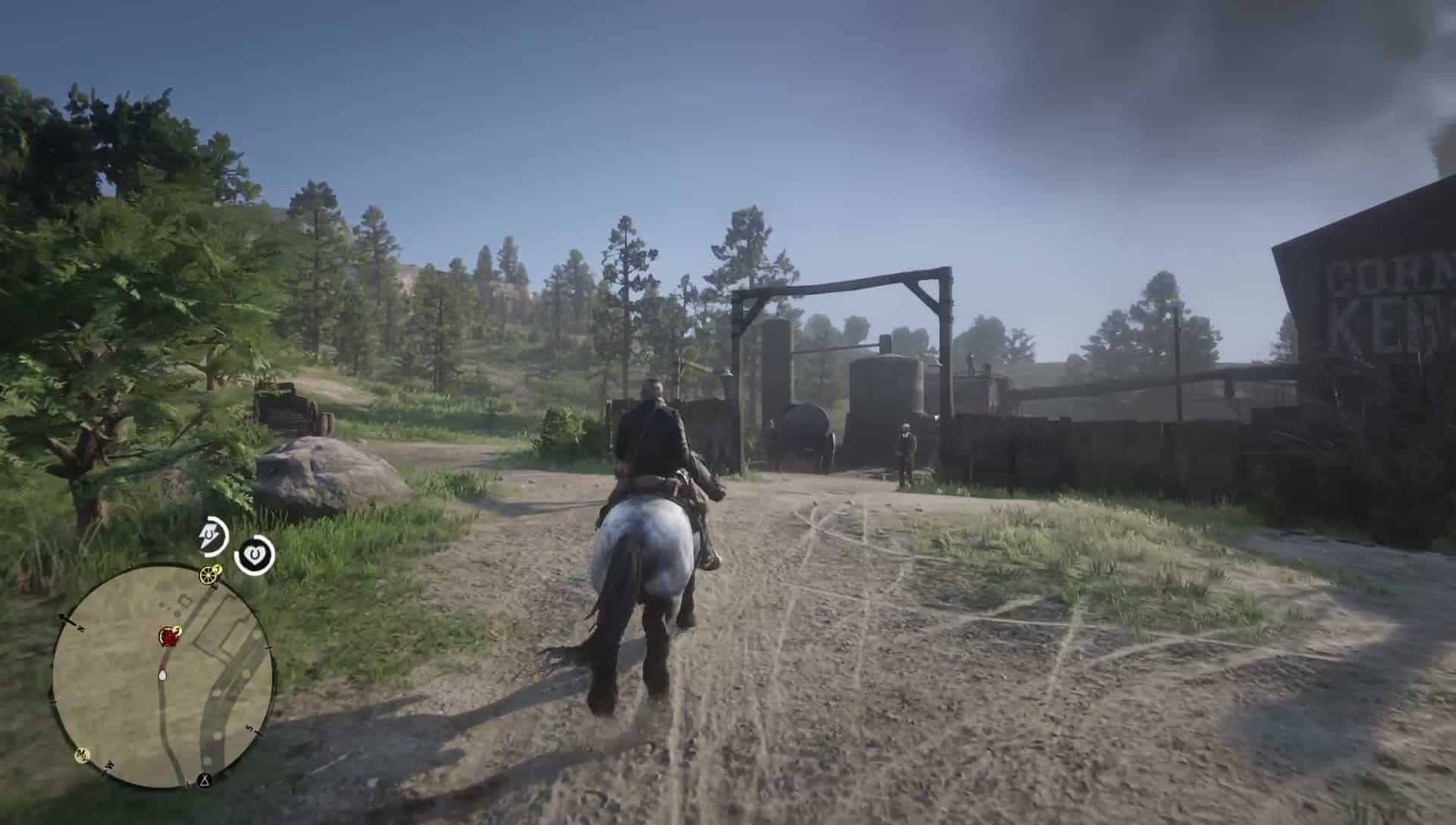Click the S compass letter on the minimap rim

click(x=249, y=726)
